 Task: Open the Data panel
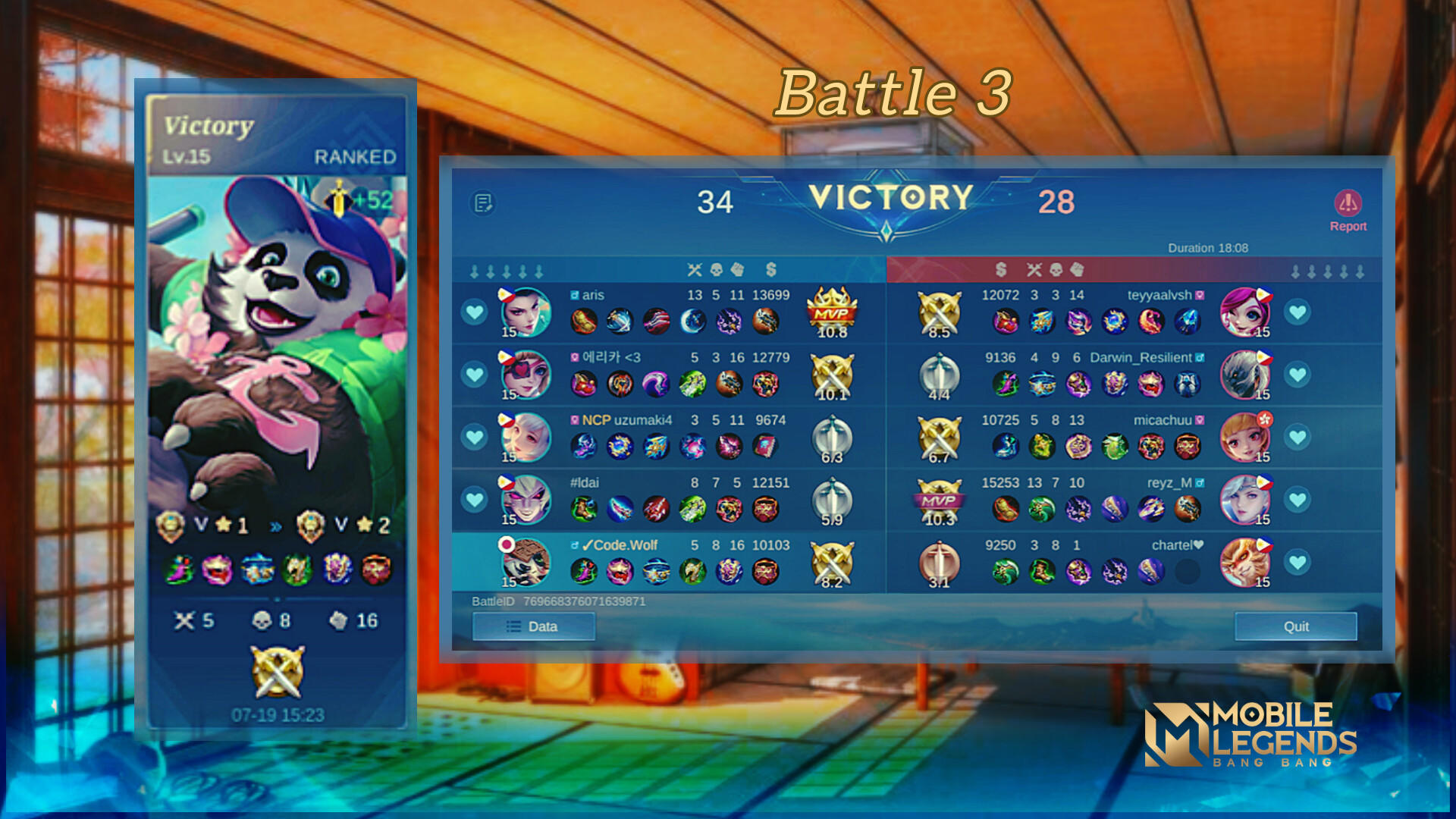point(533,626)
